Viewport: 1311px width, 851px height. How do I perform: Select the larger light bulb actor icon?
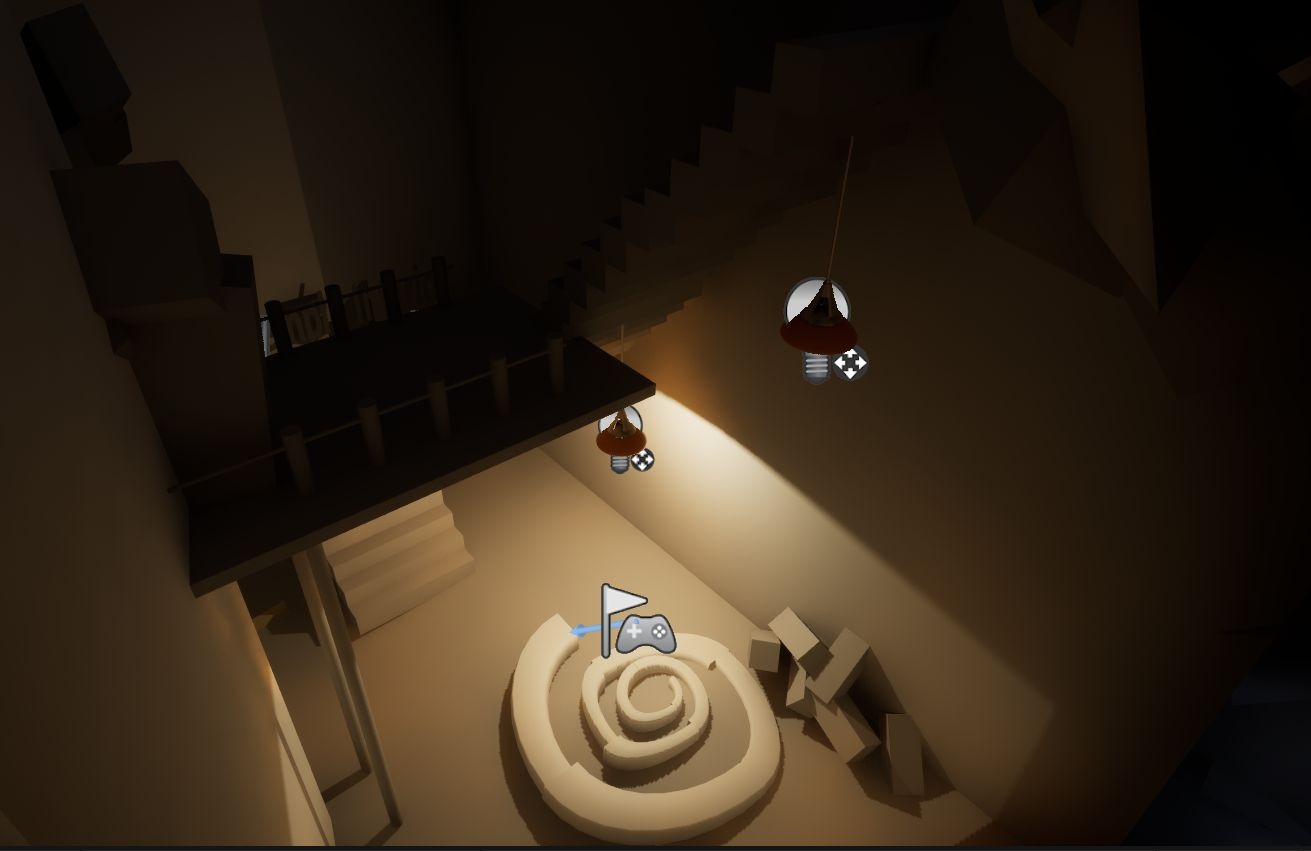click(817, 330)
